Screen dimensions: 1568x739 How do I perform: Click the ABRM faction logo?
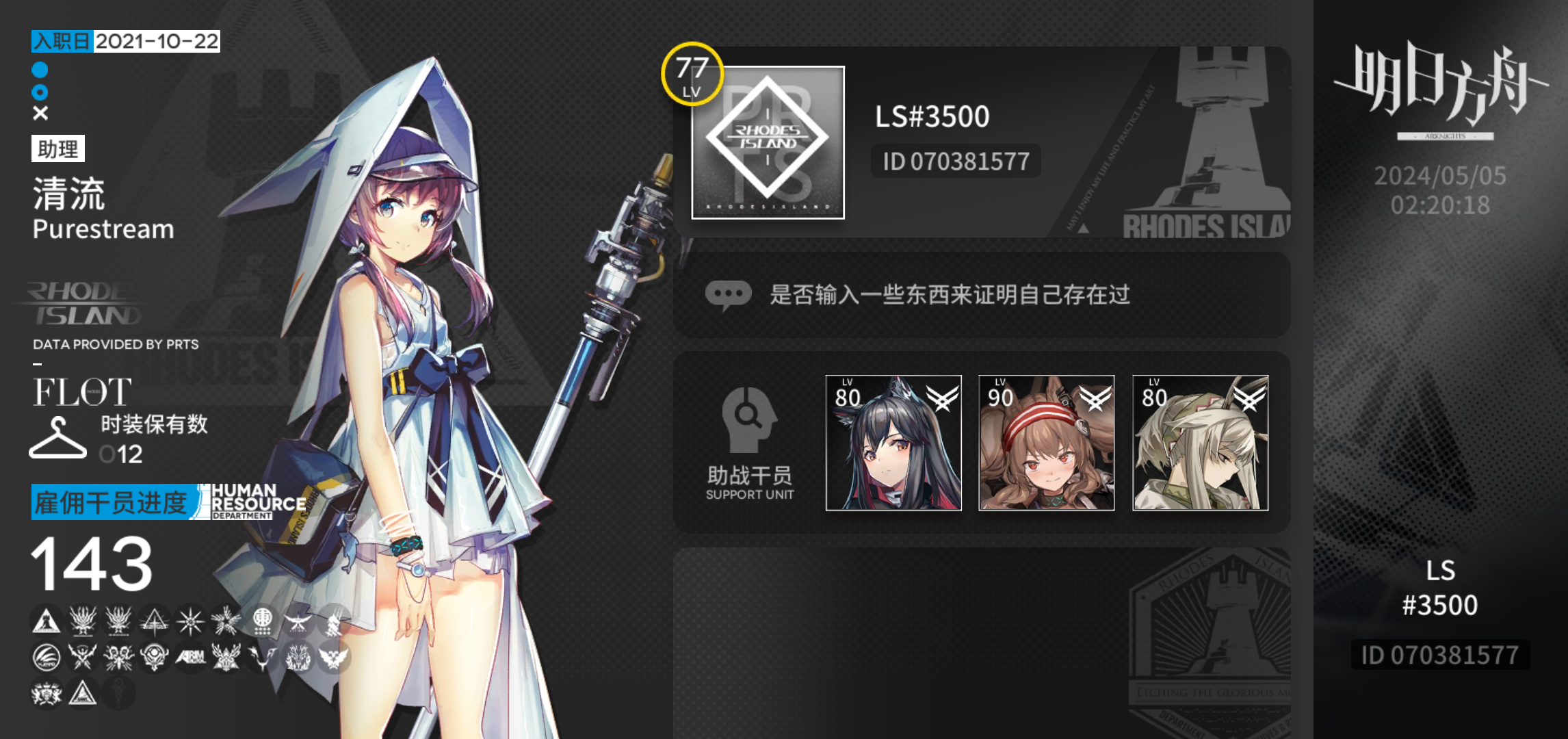tap(189, 660)
